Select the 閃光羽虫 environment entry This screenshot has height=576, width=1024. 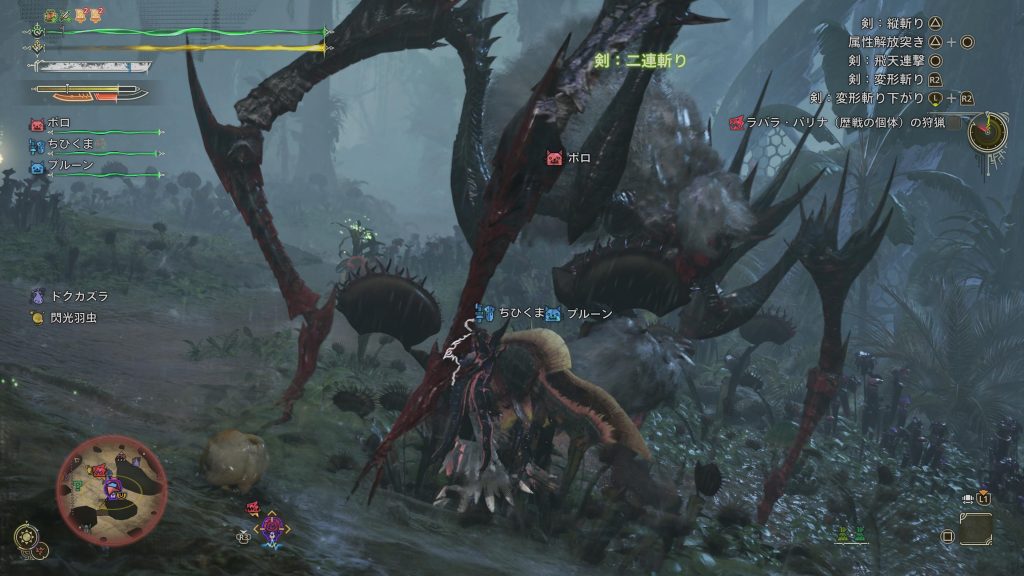68,318
